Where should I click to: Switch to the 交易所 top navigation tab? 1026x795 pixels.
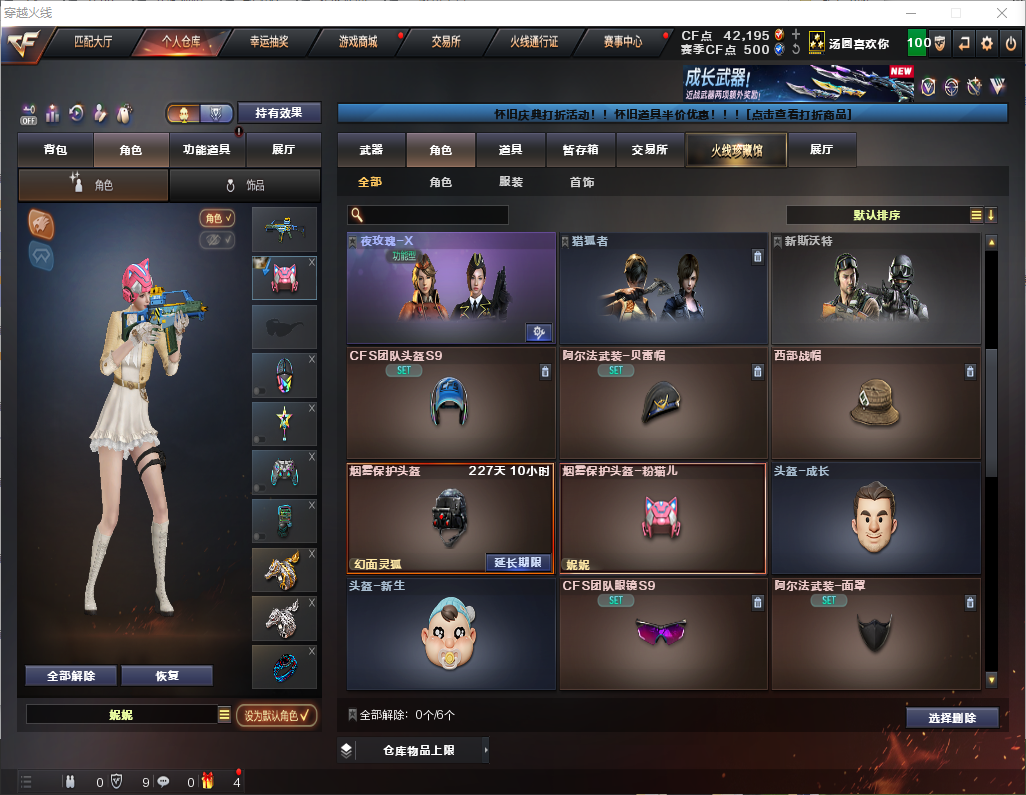[446, 42]
